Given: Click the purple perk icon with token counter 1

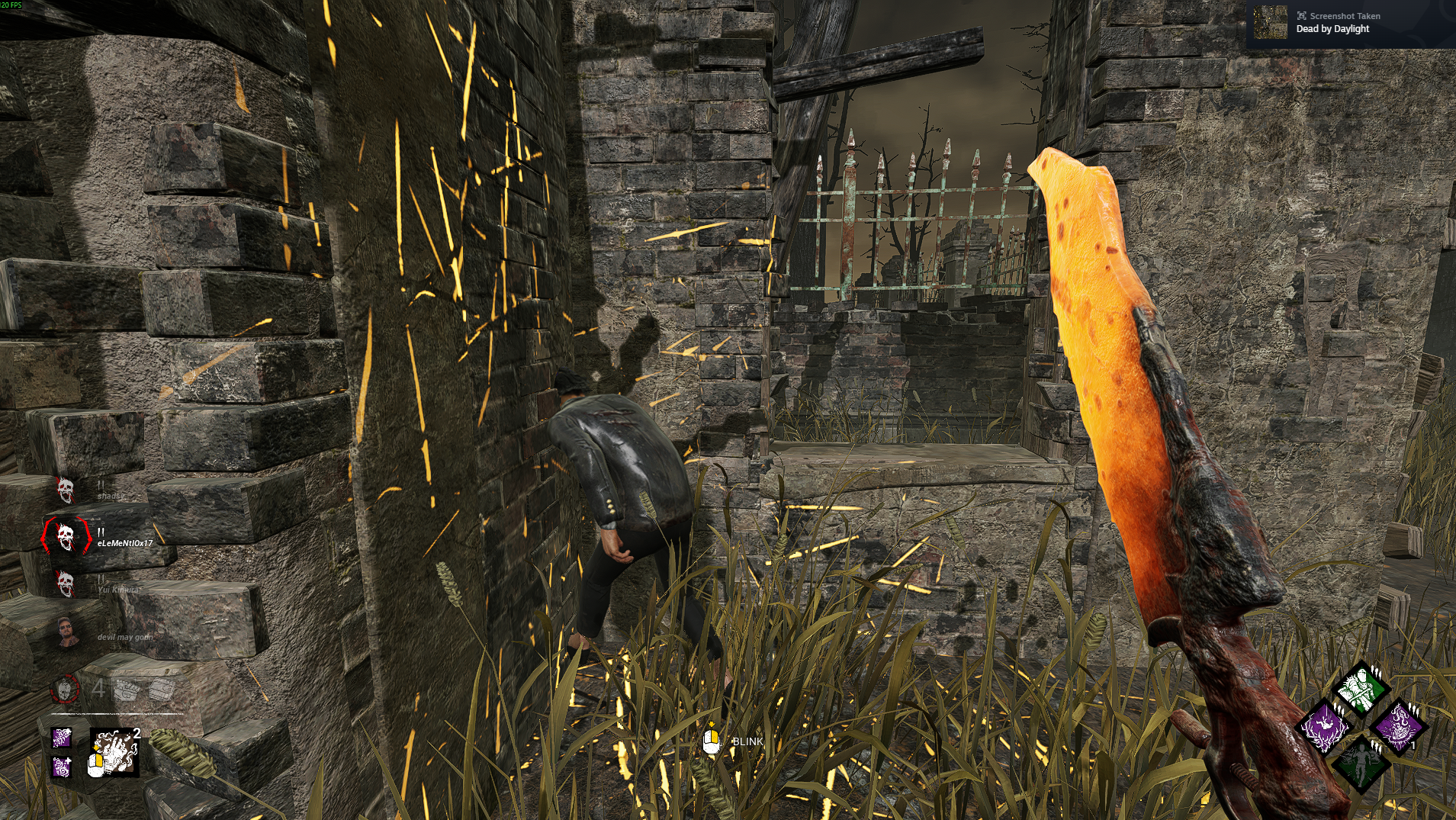Looking at the screenshot, I should click(1400, 728).
